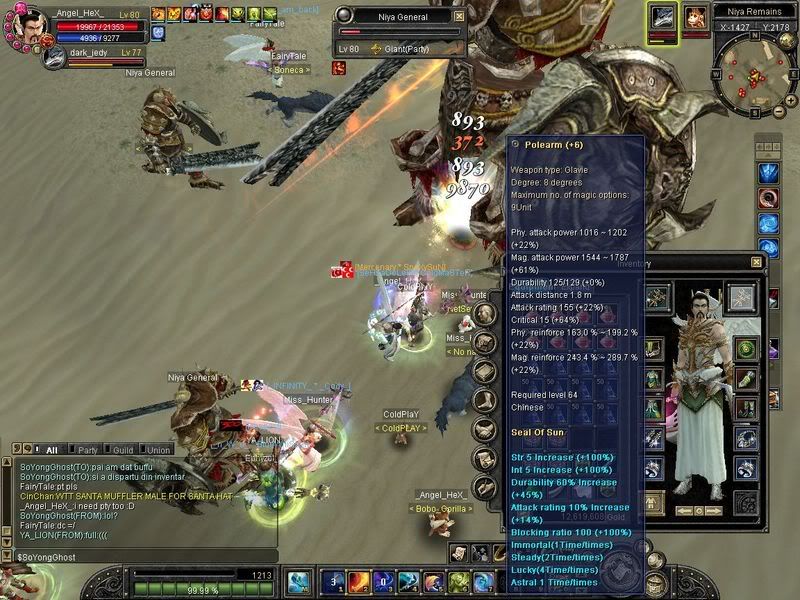This screenshot has height=600, width=800.
Task: Rotate character preview with left arrow
Action: [685, 511]
